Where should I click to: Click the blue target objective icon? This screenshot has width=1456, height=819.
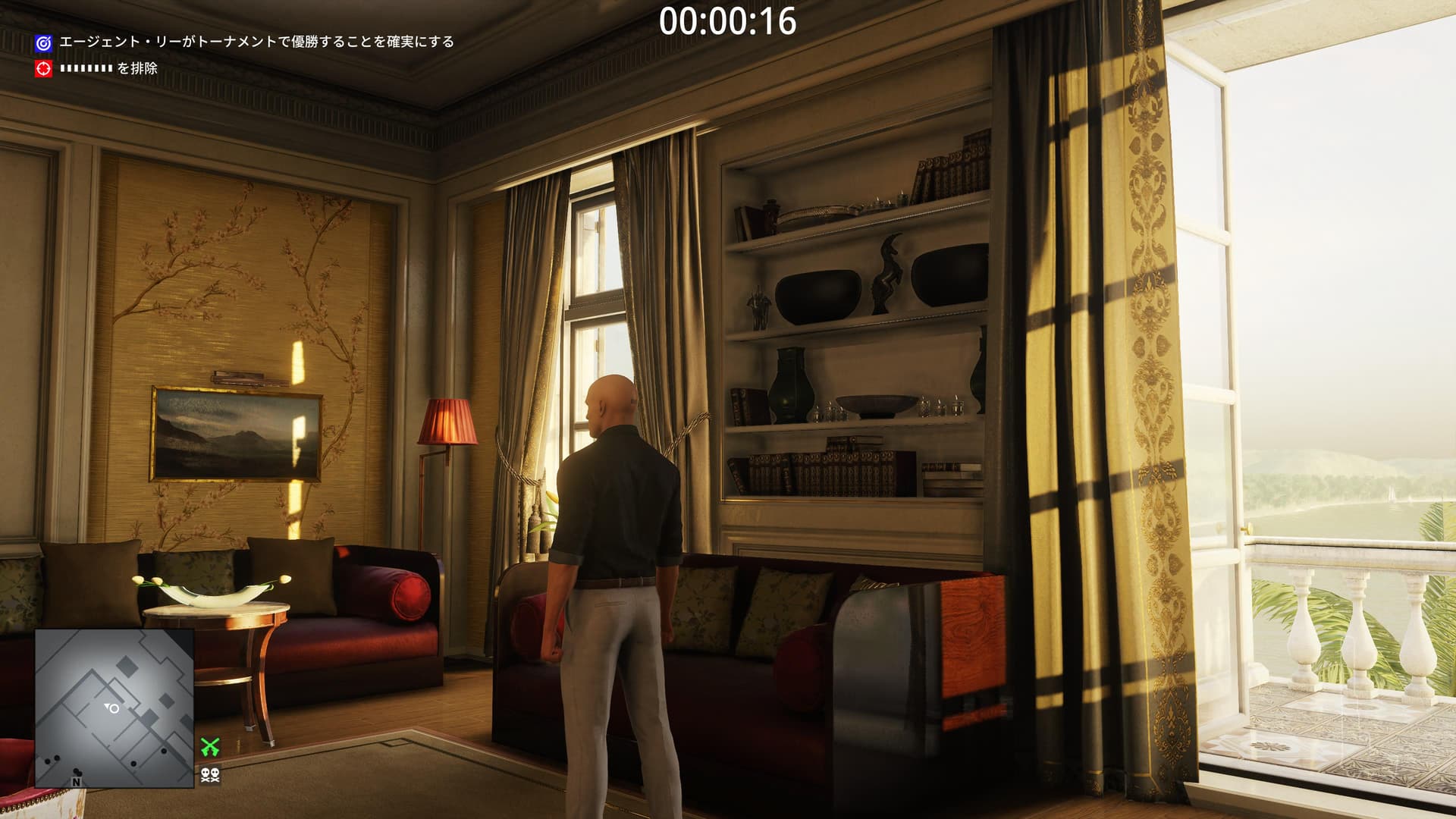pos(44,43)
